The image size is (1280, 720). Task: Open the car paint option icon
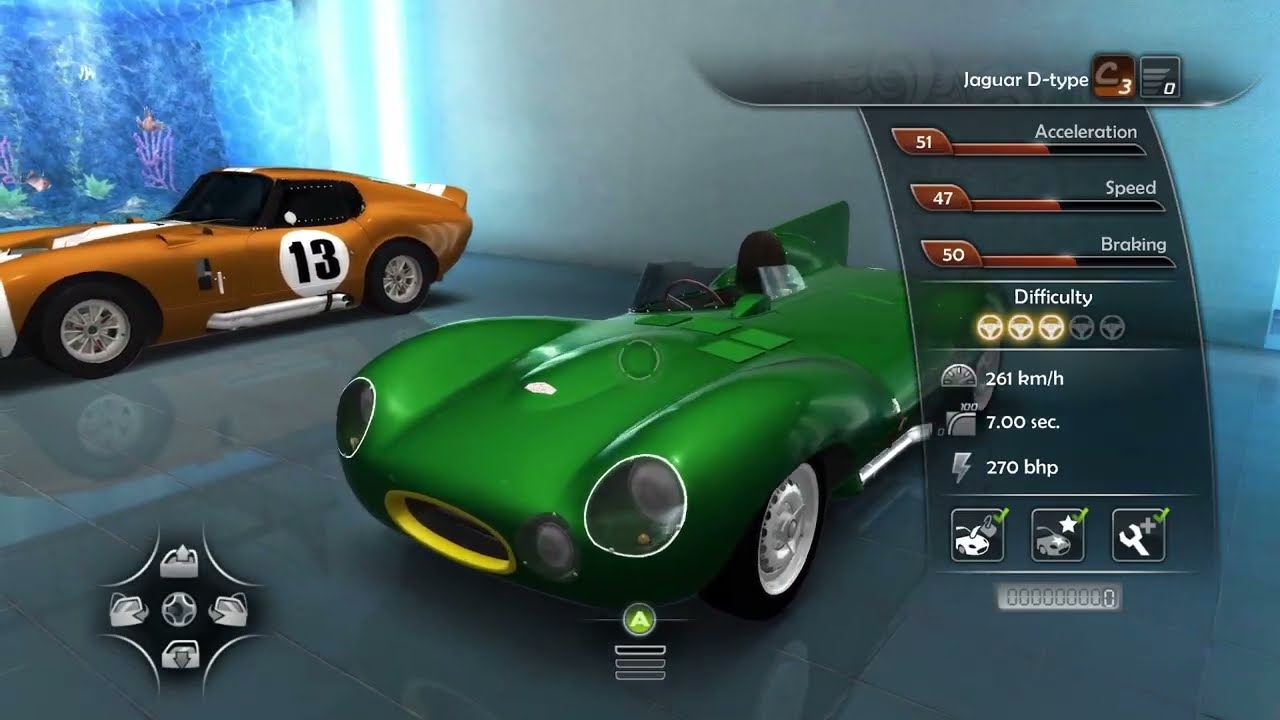pos(977,535)
